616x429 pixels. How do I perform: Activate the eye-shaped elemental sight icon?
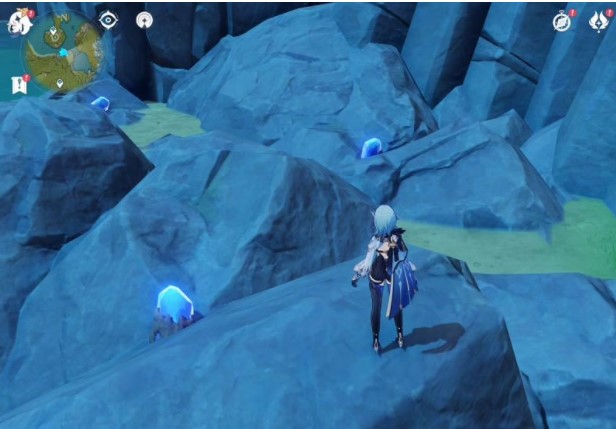(108, 20)
